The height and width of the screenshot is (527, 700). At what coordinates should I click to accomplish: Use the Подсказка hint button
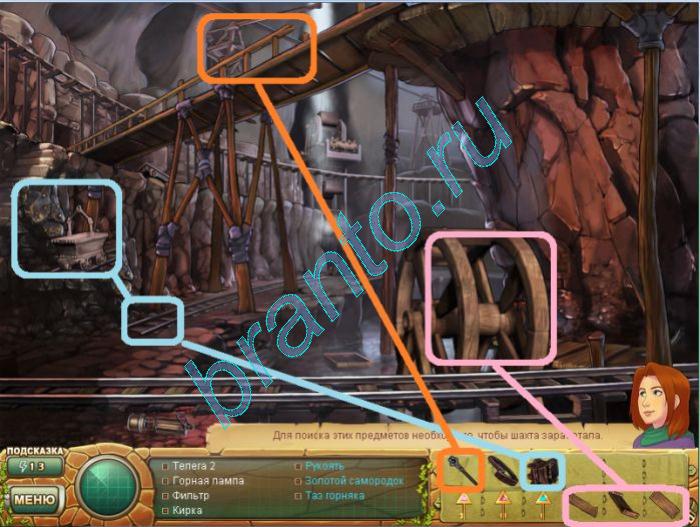[34, 465]
